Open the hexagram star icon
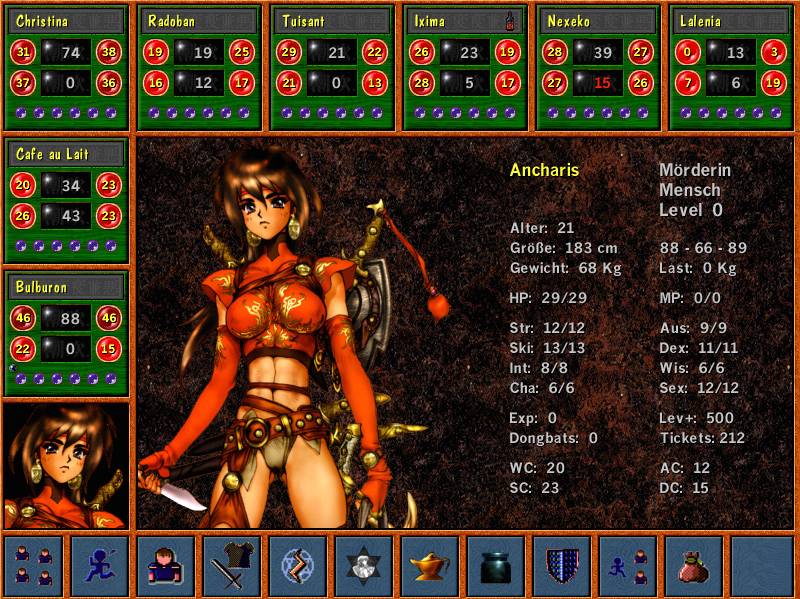This screenshot has width=800, height=599. coord(364,566)
